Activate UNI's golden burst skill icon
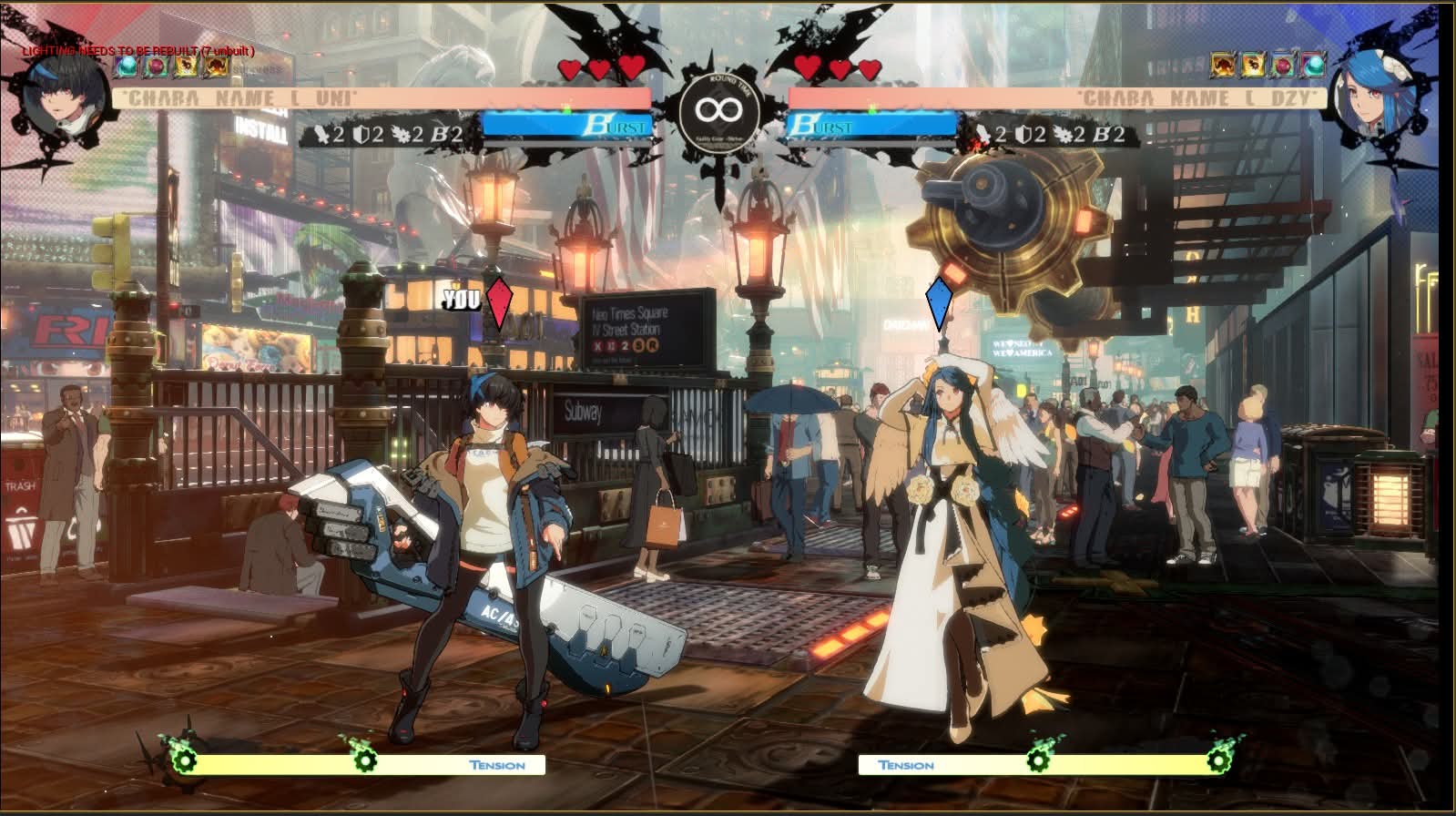 click(x=186, y=65)
